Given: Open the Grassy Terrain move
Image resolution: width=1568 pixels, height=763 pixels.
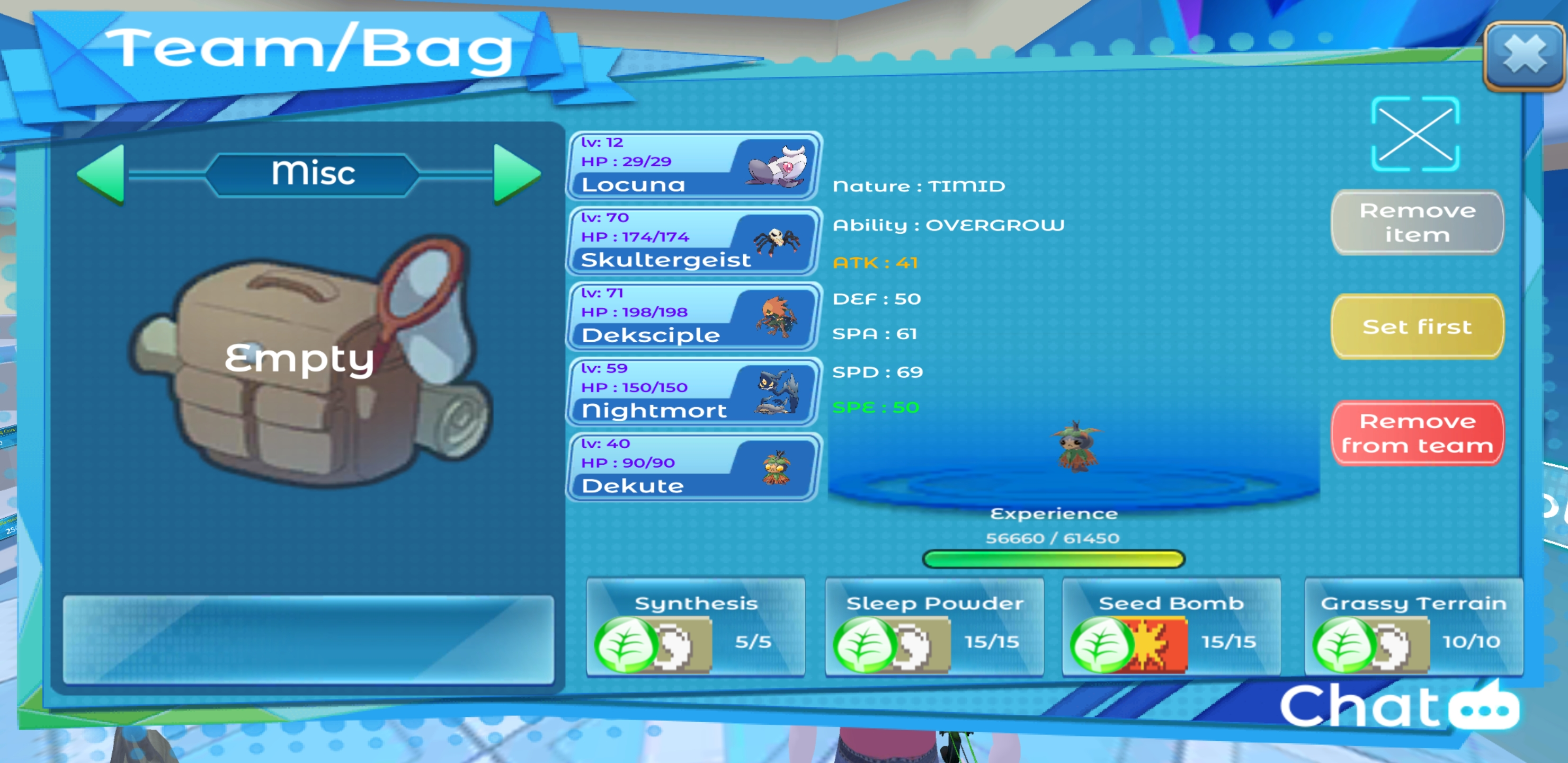Looking at the screenshot, I should tap(1413, 627).
